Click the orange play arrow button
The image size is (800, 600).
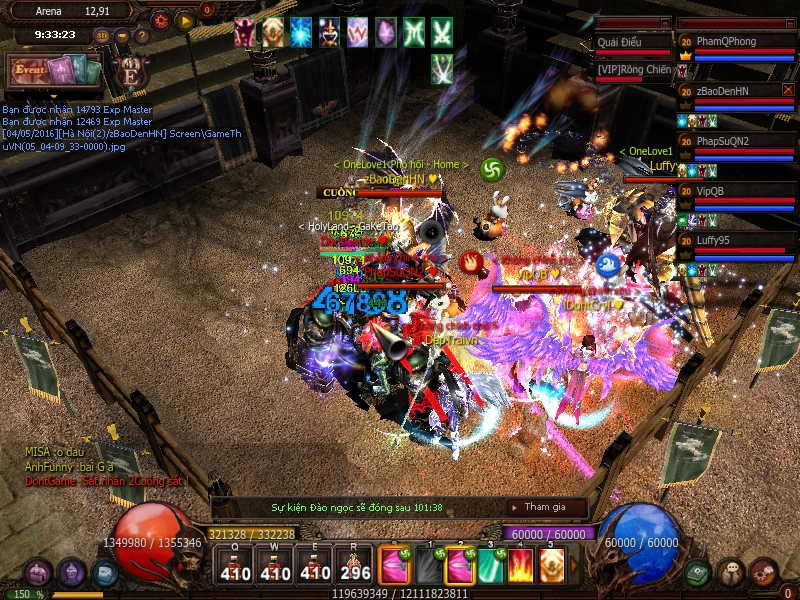point(184,19)
